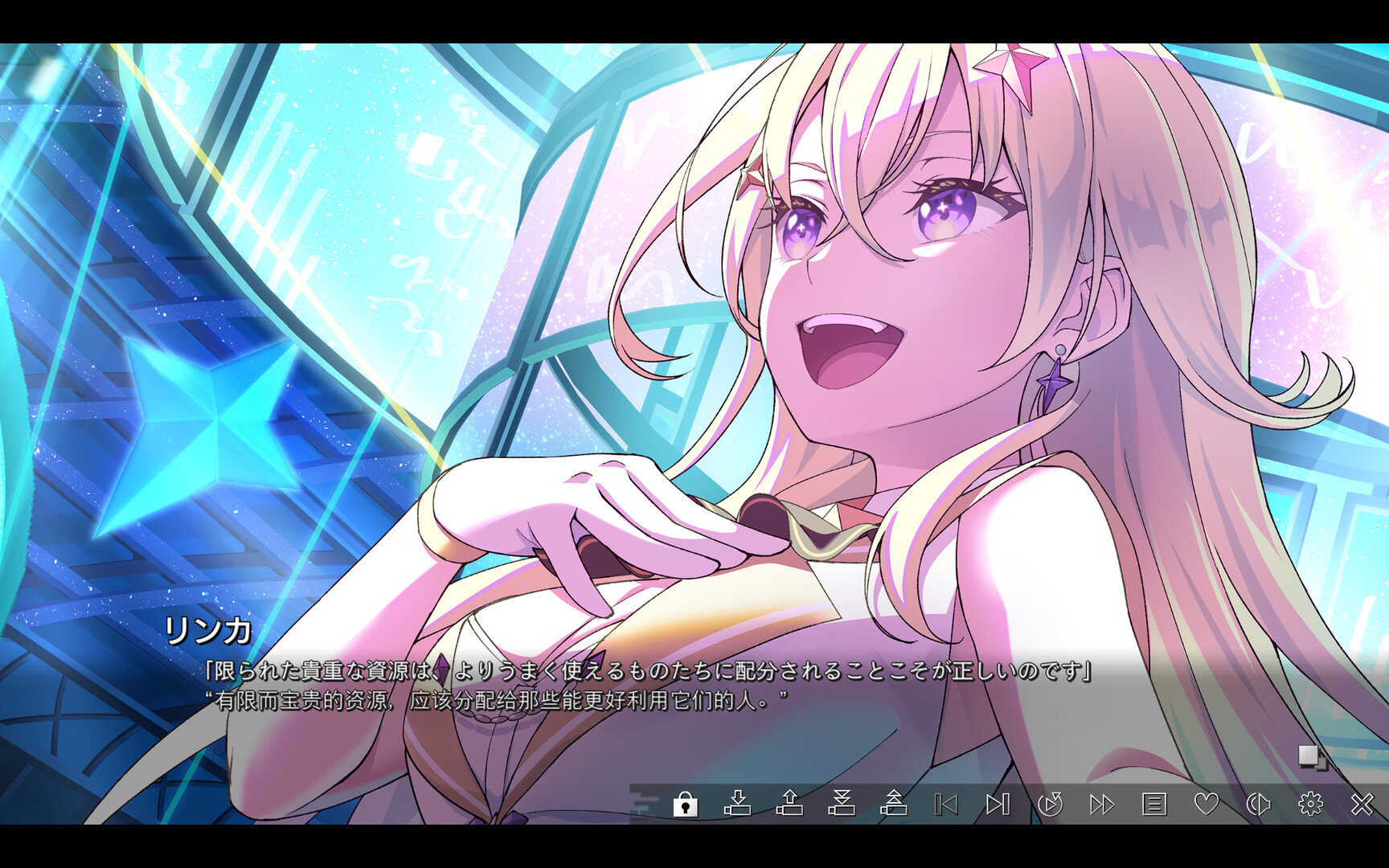Screen dimensions: 1389x868
Task: Save your game progress
Action: point(740,802)
